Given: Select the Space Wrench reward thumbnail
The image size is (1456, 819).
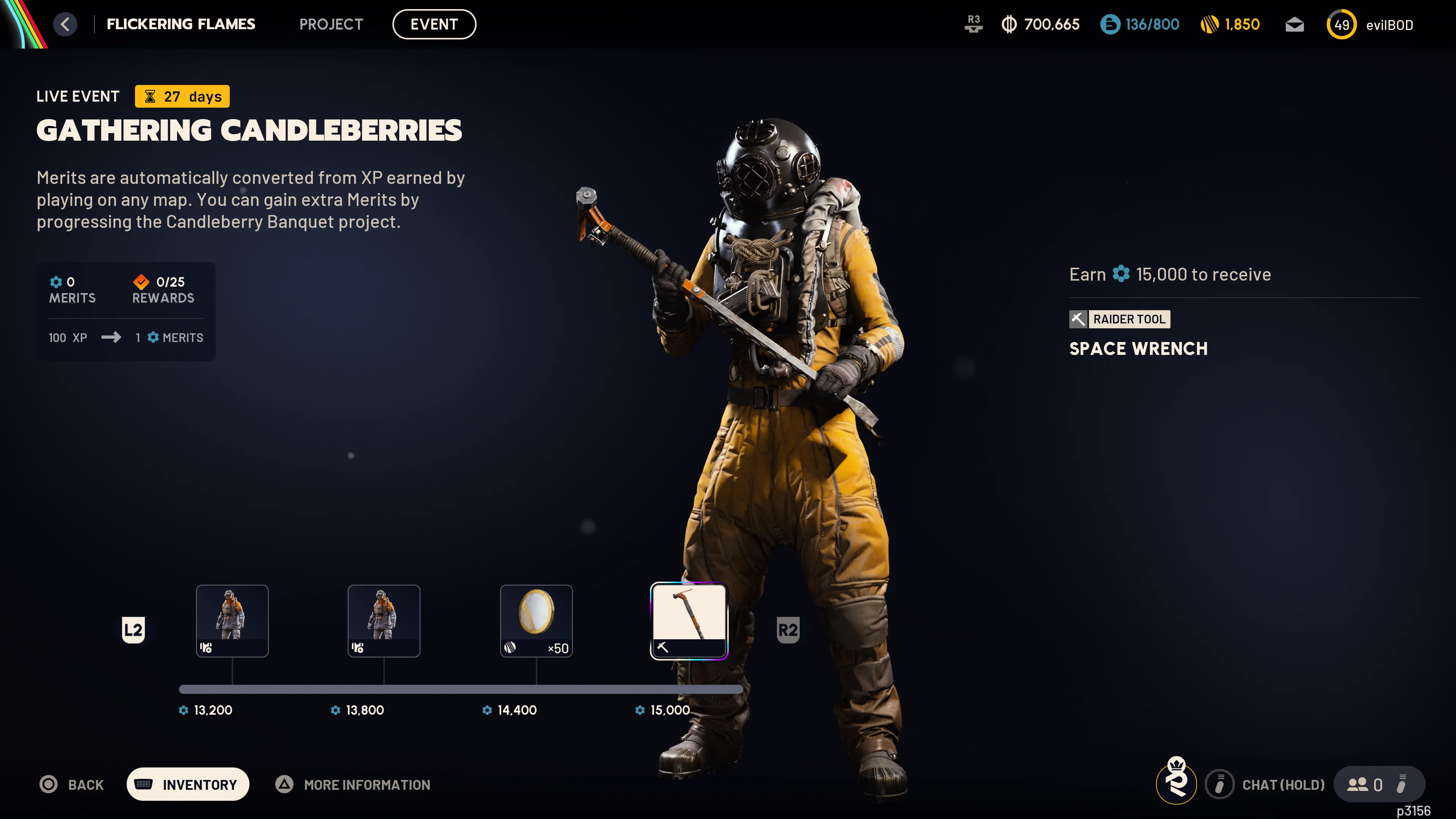Looking at the screenshot, I should (x=689, y=621).
